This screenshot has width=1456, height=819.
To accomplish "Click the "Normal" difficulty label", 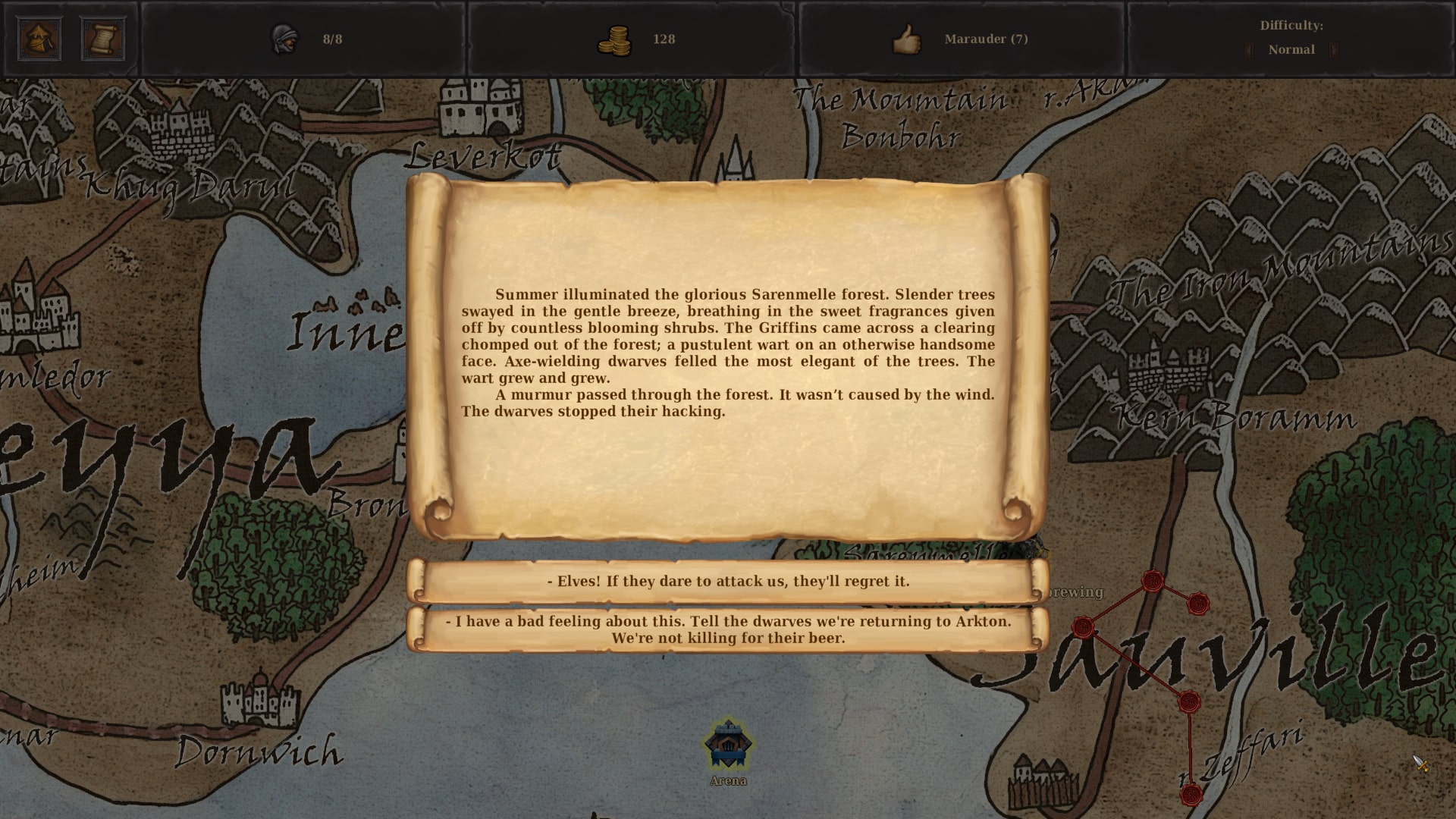I will (x=1291, y=49).
